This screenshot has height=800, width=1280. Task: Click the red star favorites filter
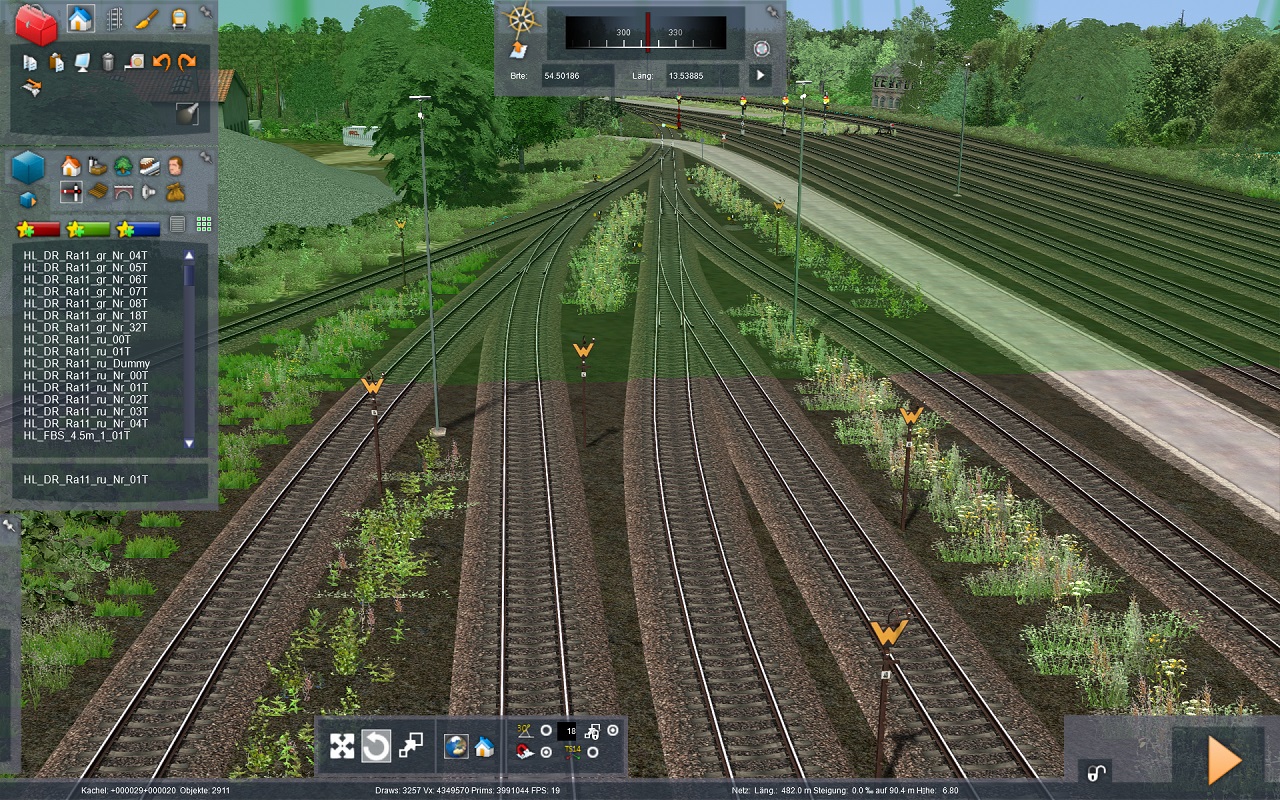pos(38,229)
